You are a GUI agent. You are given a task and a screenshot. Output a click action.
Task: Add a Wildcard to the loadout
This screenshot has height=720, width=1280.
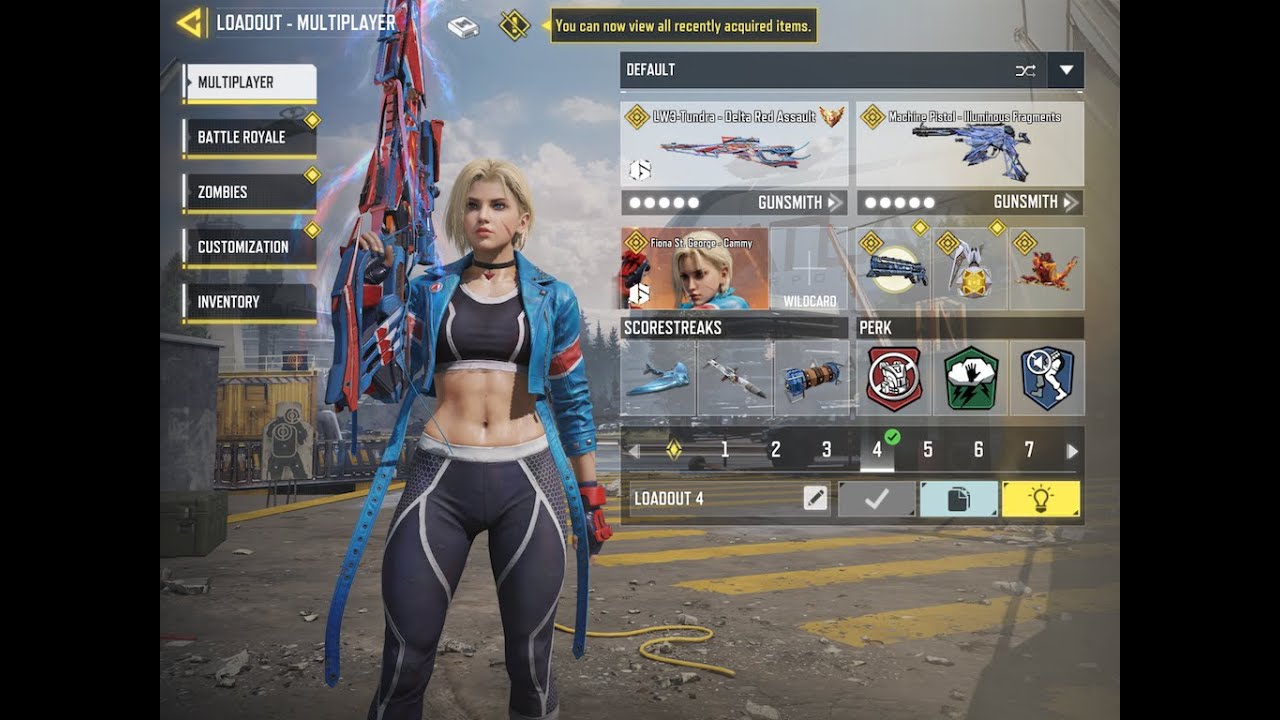[x=809, y=269]
